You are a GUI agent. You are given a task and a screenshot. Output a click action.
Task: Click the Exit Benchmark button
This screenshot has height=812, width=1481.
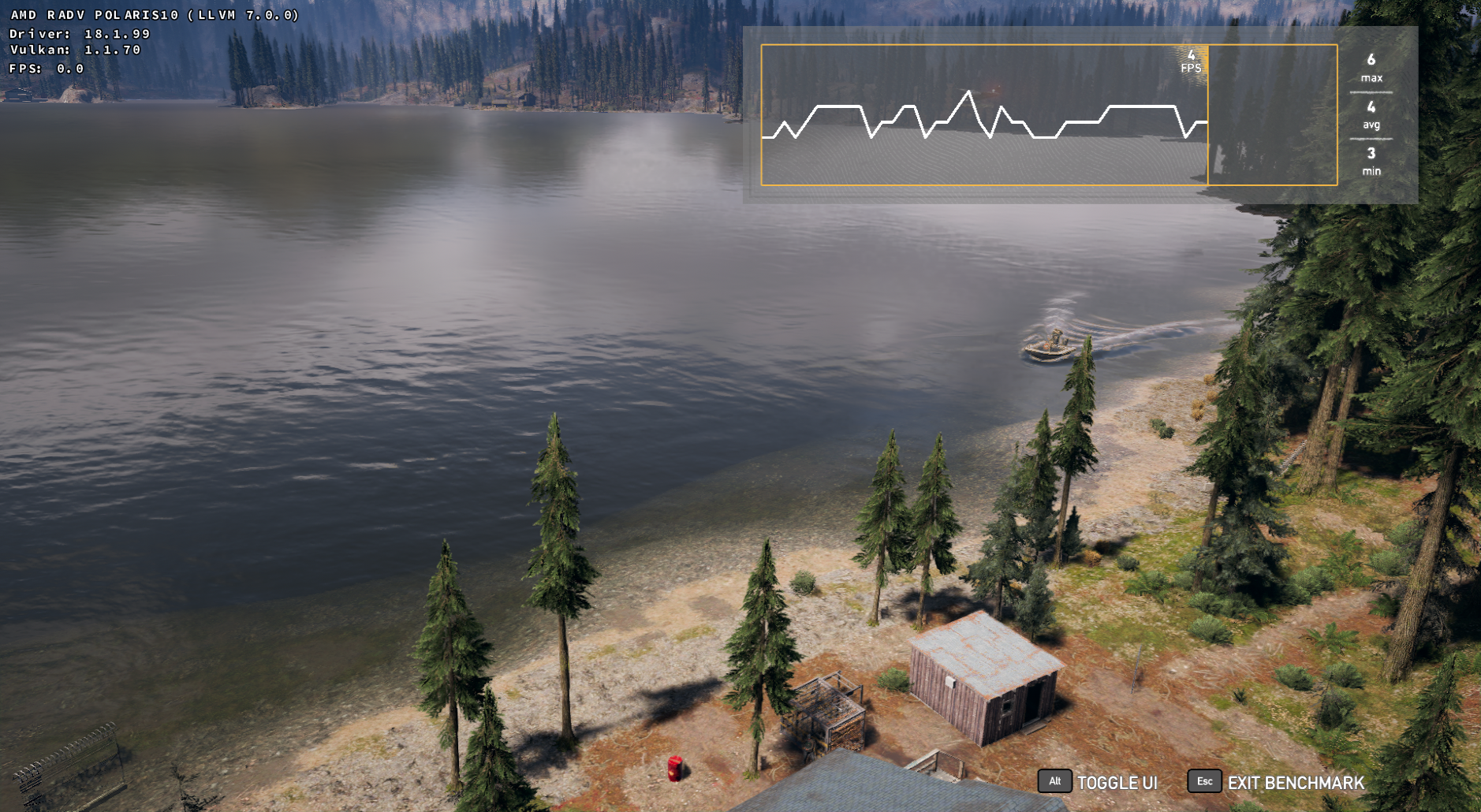point(1277,782)
